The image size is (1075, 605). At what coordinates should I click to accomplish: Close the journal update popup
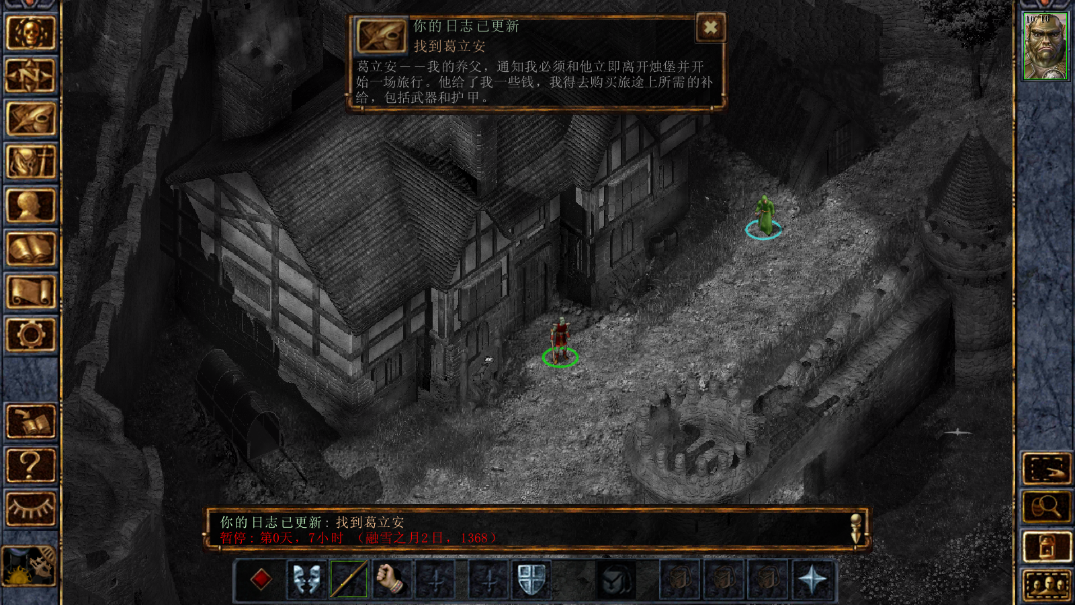pos(710,28)
